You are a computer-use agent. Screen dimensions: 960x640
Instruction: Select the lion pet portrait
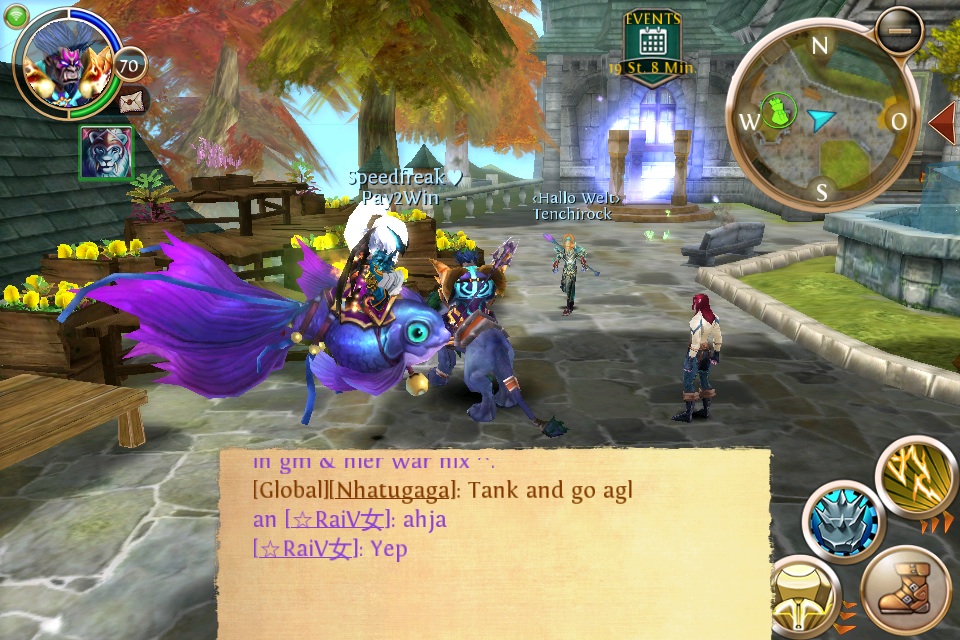point(105,153)
